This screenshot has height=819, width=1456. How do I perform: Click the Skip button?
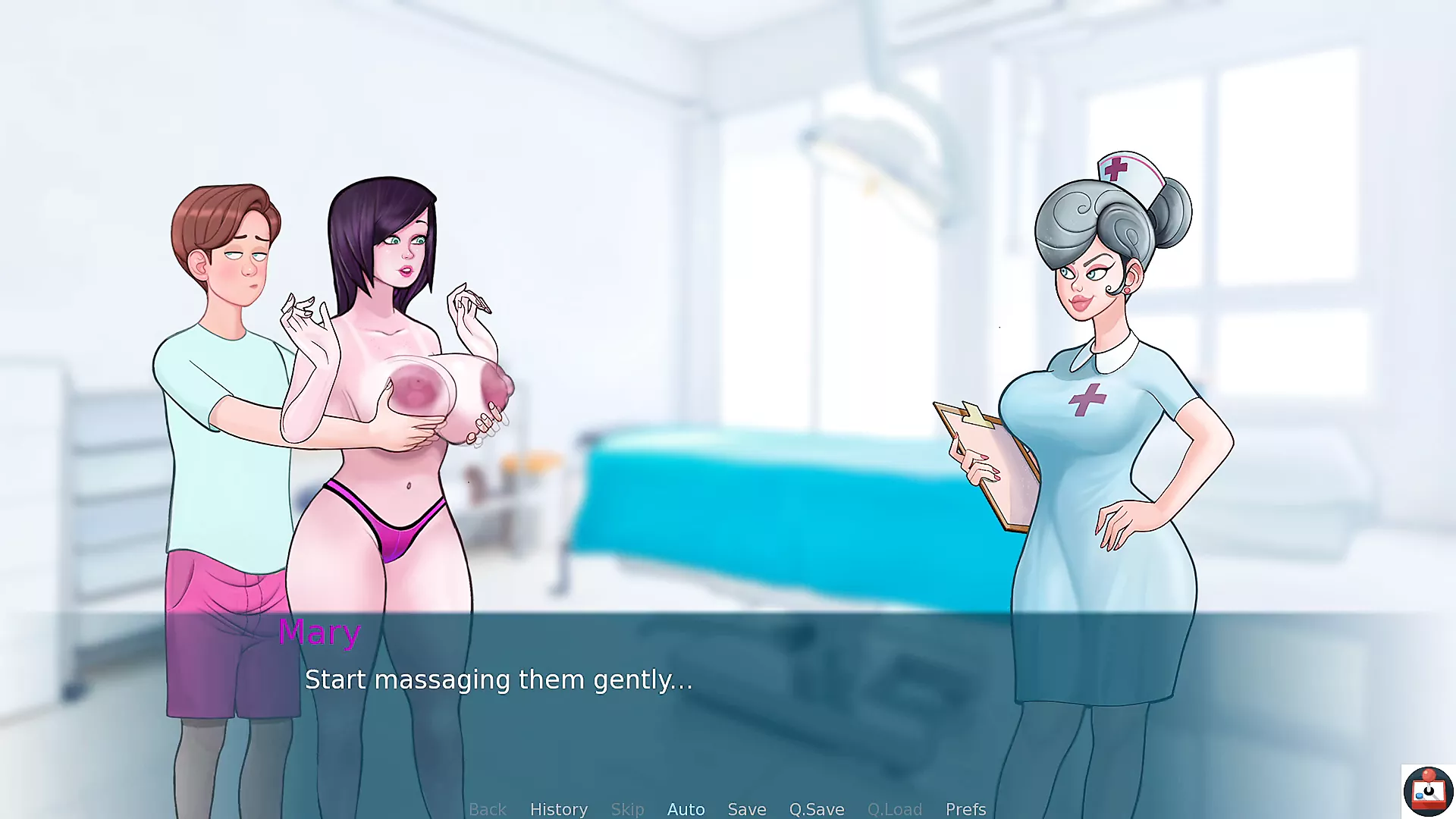(627, 809)
